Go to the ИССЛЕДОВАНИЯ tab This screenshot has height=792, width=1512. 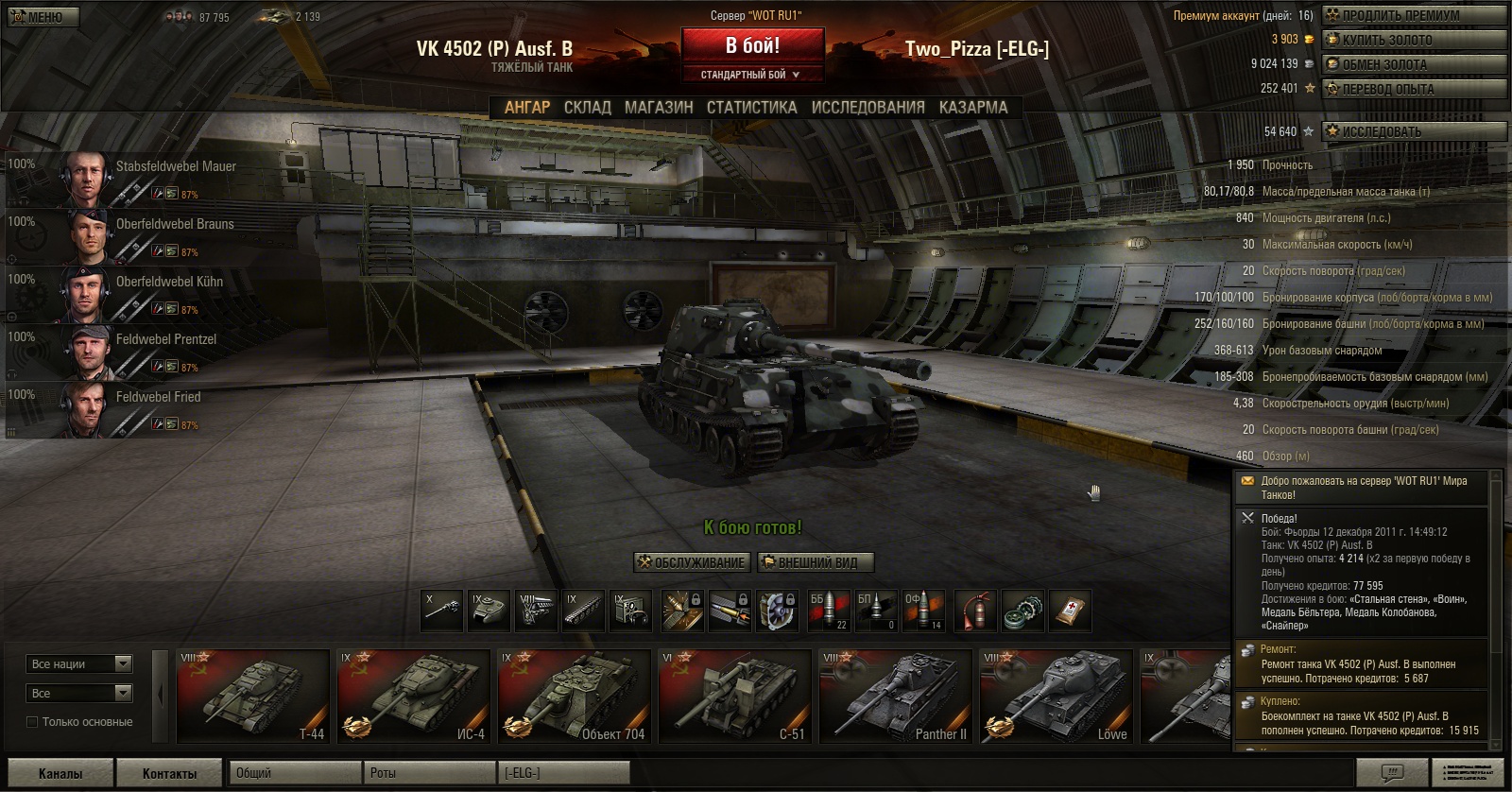click(x=868, y=108)
